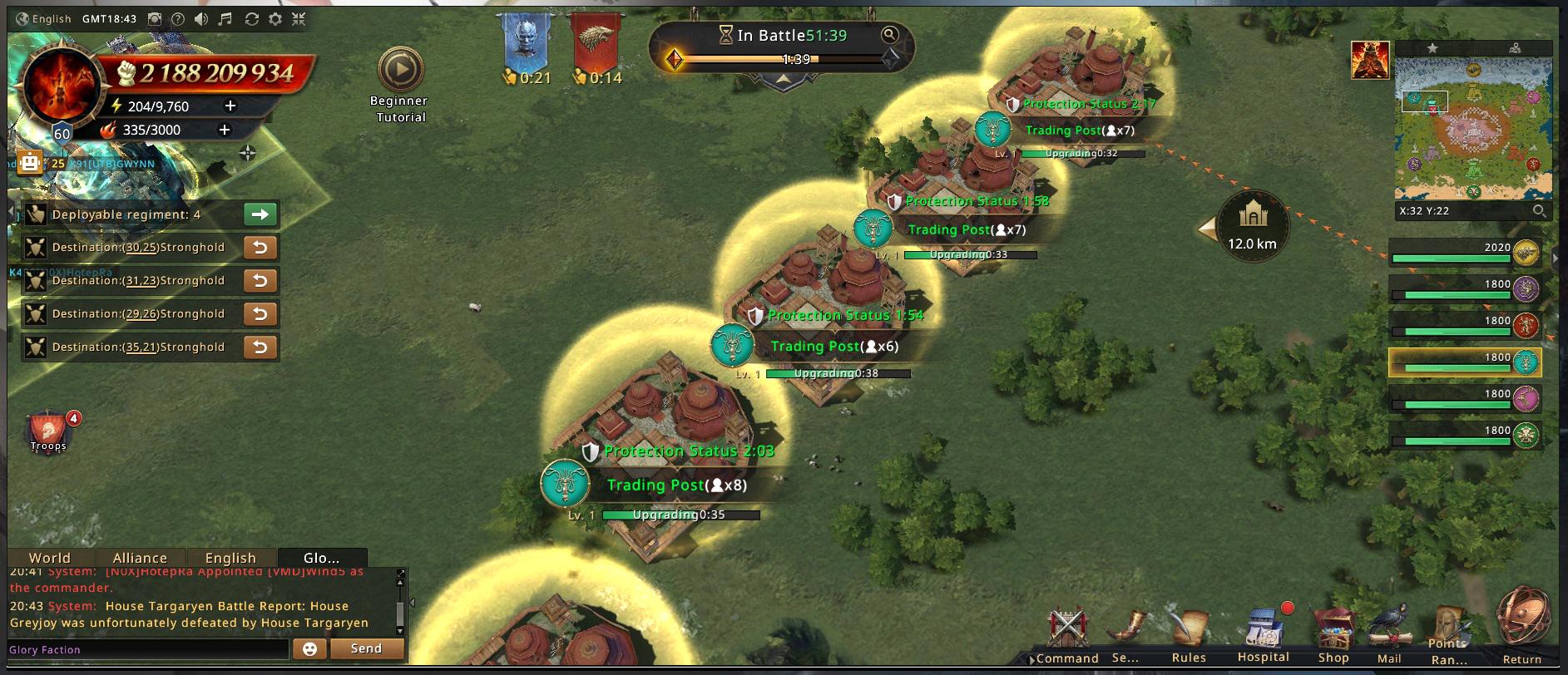The height and width of the screenshot is (675, 1568).
Task: Open the Troops panel
Action: [x=48, y=431]
